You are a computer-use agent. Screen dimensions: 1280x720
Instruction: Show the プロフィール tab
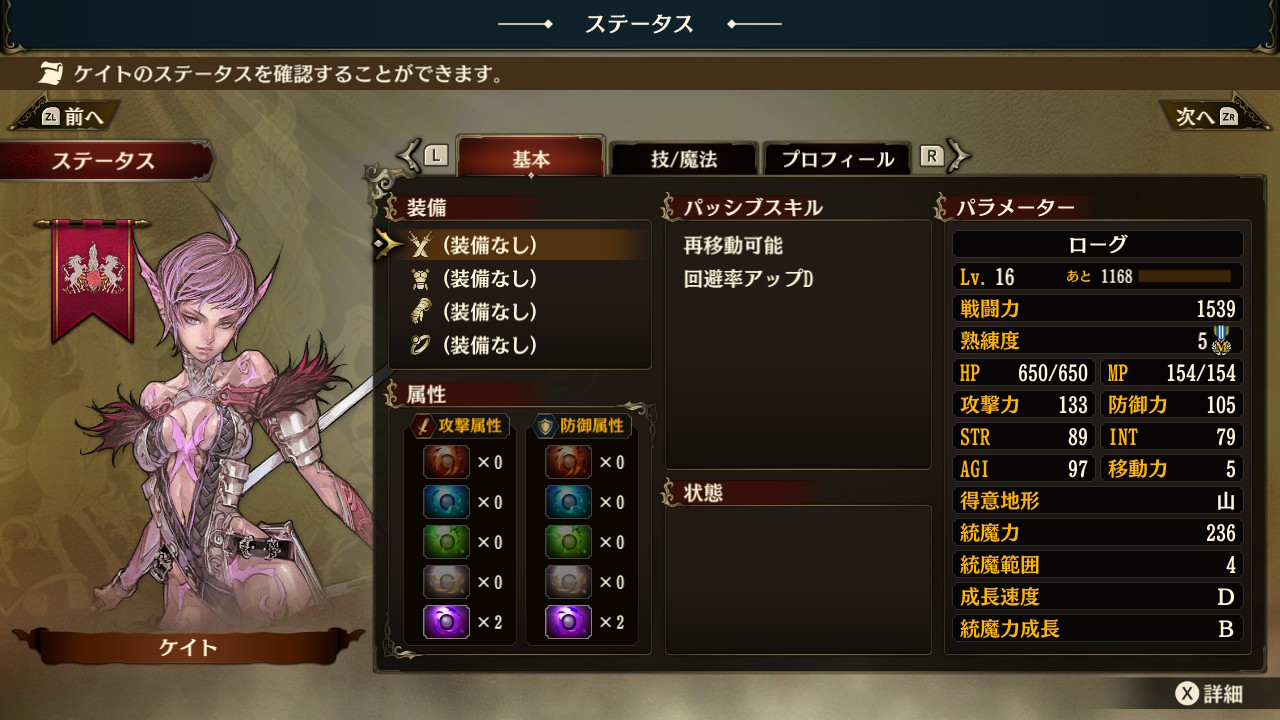837,159
